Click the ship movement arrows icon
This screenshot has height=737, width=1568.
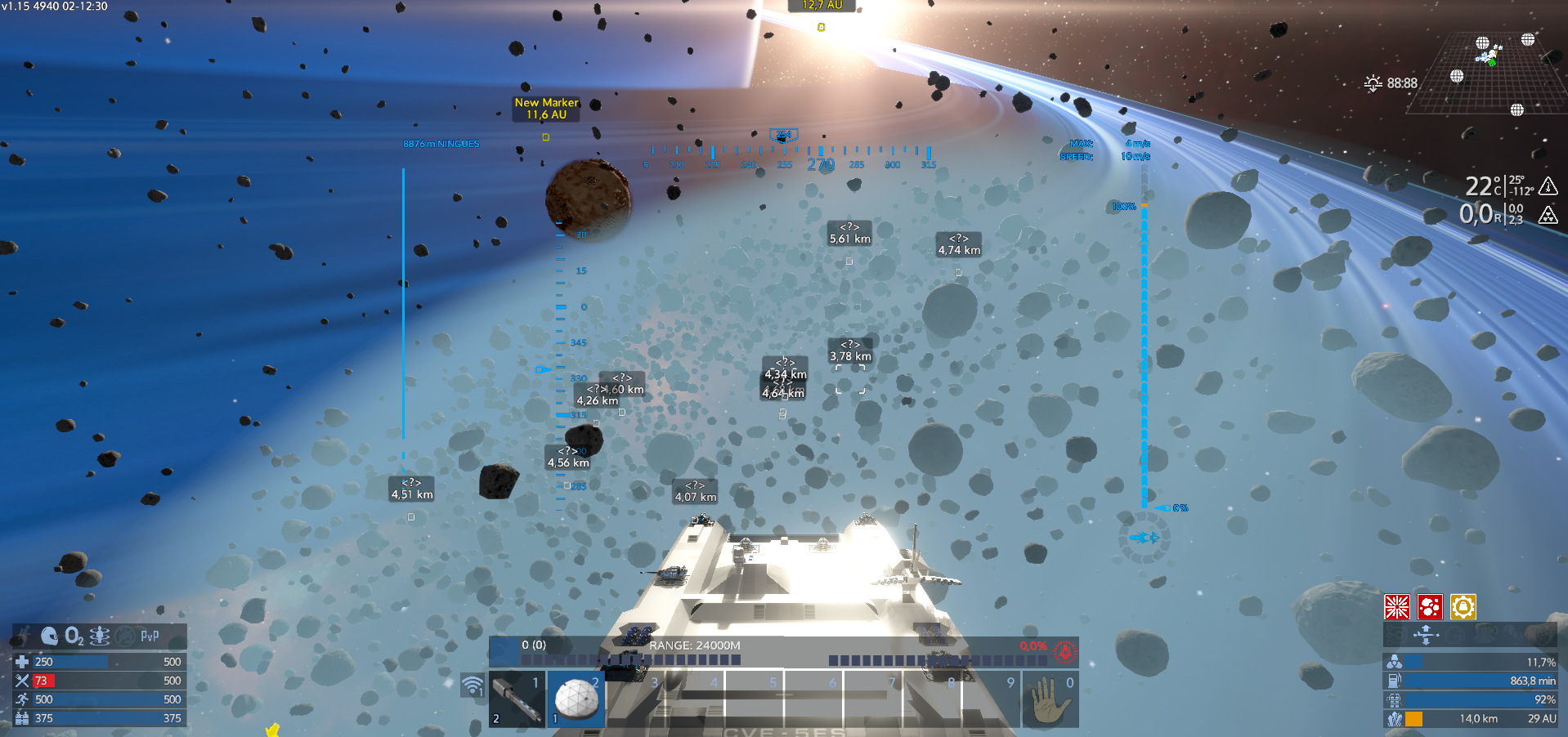[x=1426, y=635]
